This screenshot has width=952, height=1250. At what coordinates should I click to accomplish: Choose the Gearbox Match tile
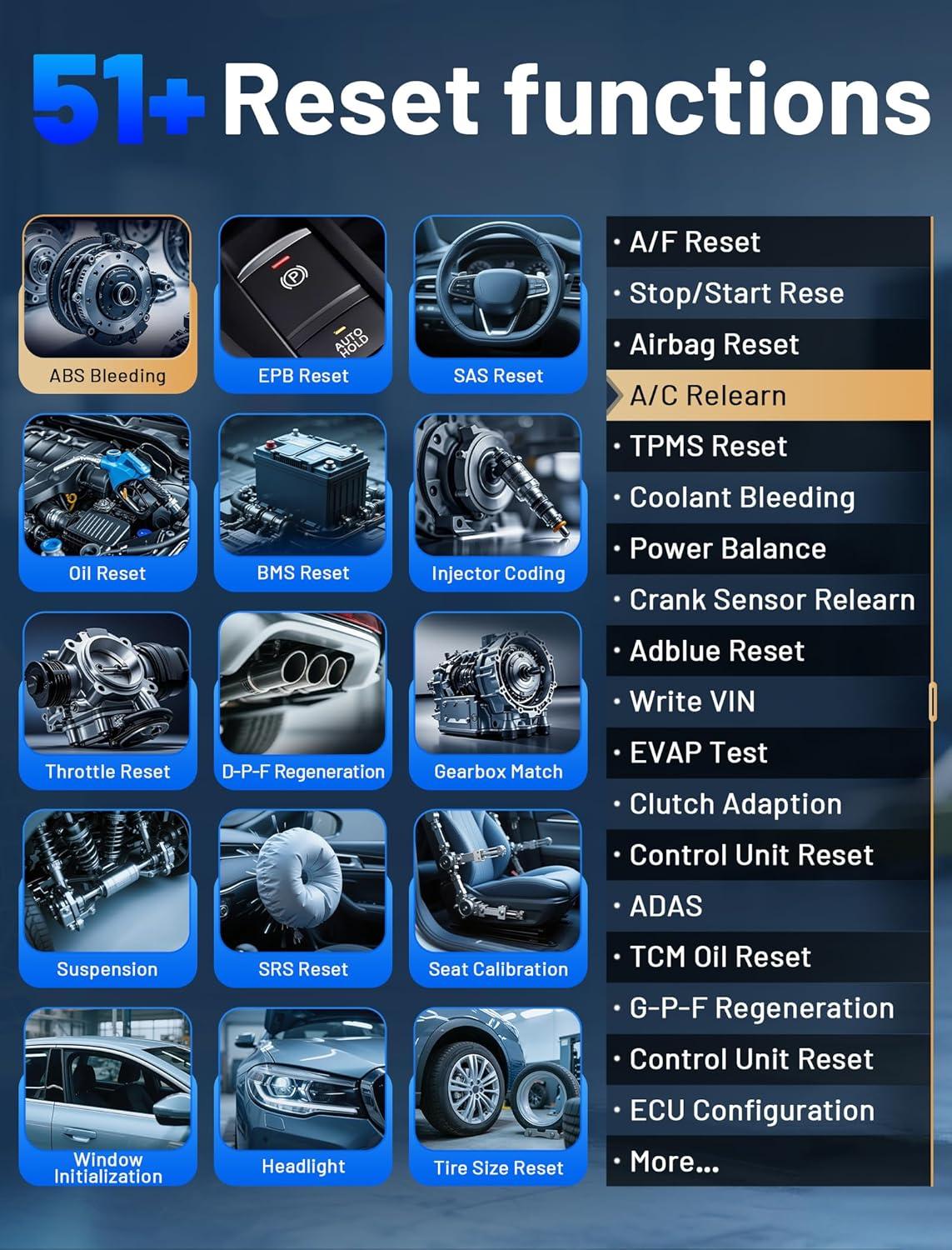pos(498,700)
